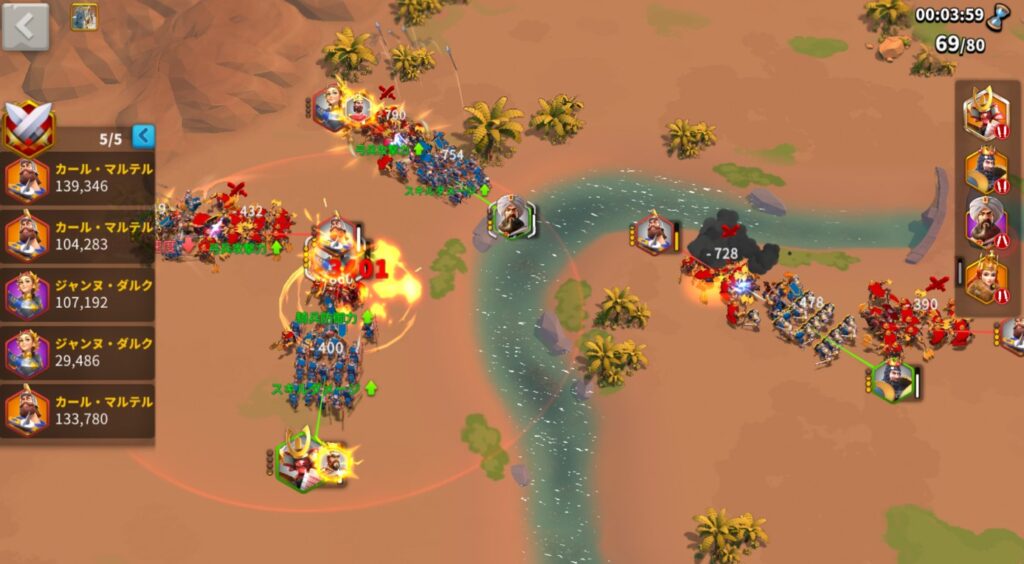The height and width of the screenshot is (564, 1024).
Task: Click the crossed swords emblem above the army list
Action: point(30,128)
